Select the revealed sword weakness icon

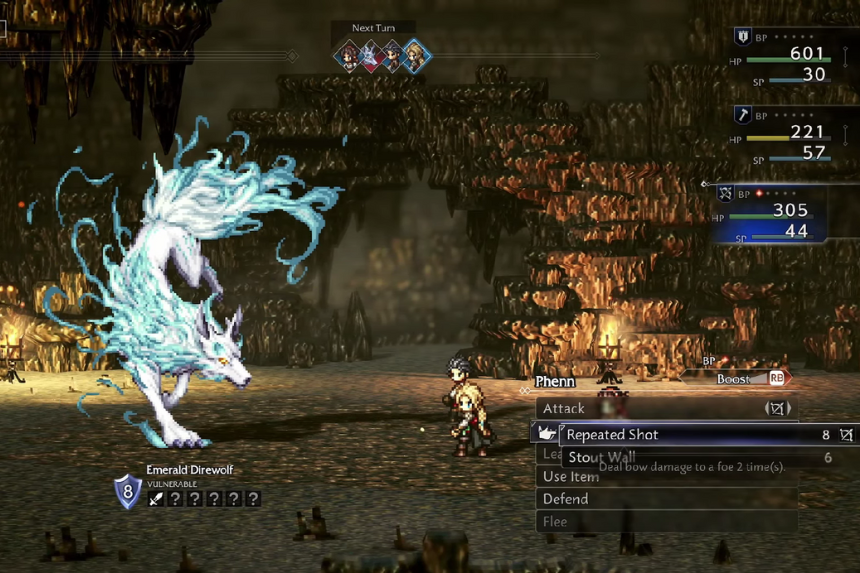coord(156,498)
